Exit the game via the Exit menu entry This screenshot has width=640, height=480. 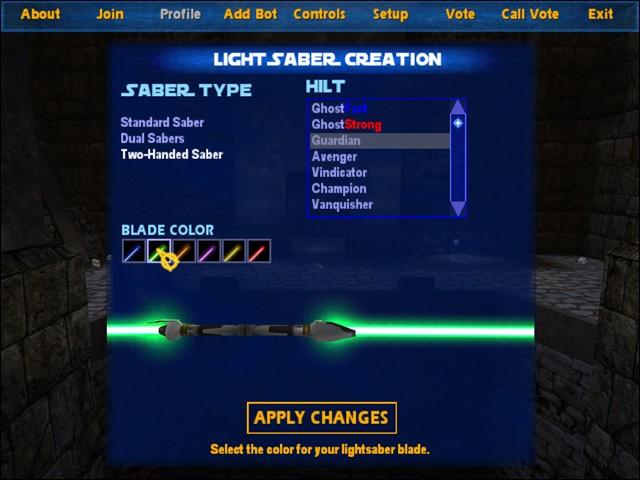pos(600,14)
